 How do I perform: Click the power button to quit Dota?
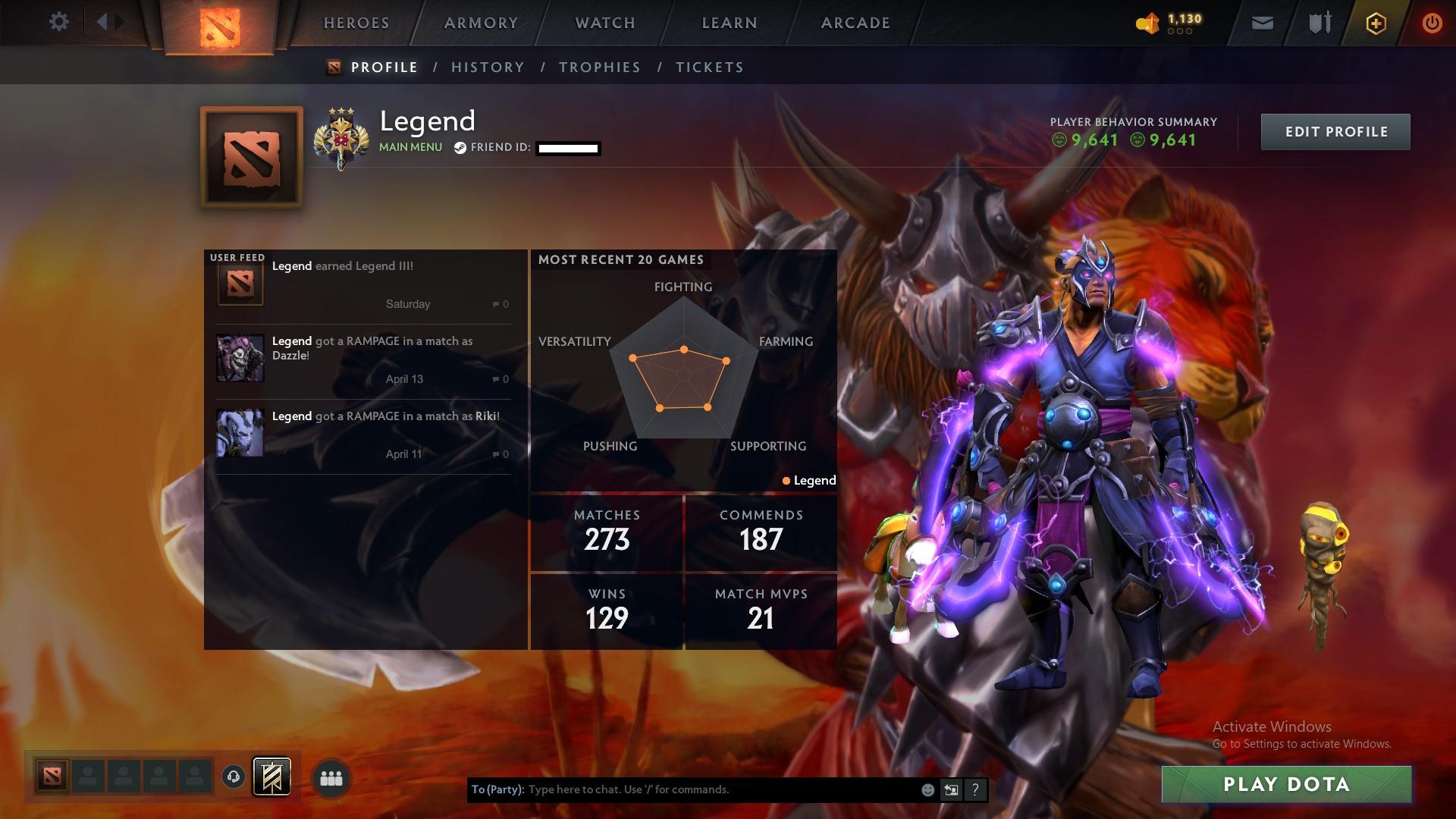point(1430,23)
